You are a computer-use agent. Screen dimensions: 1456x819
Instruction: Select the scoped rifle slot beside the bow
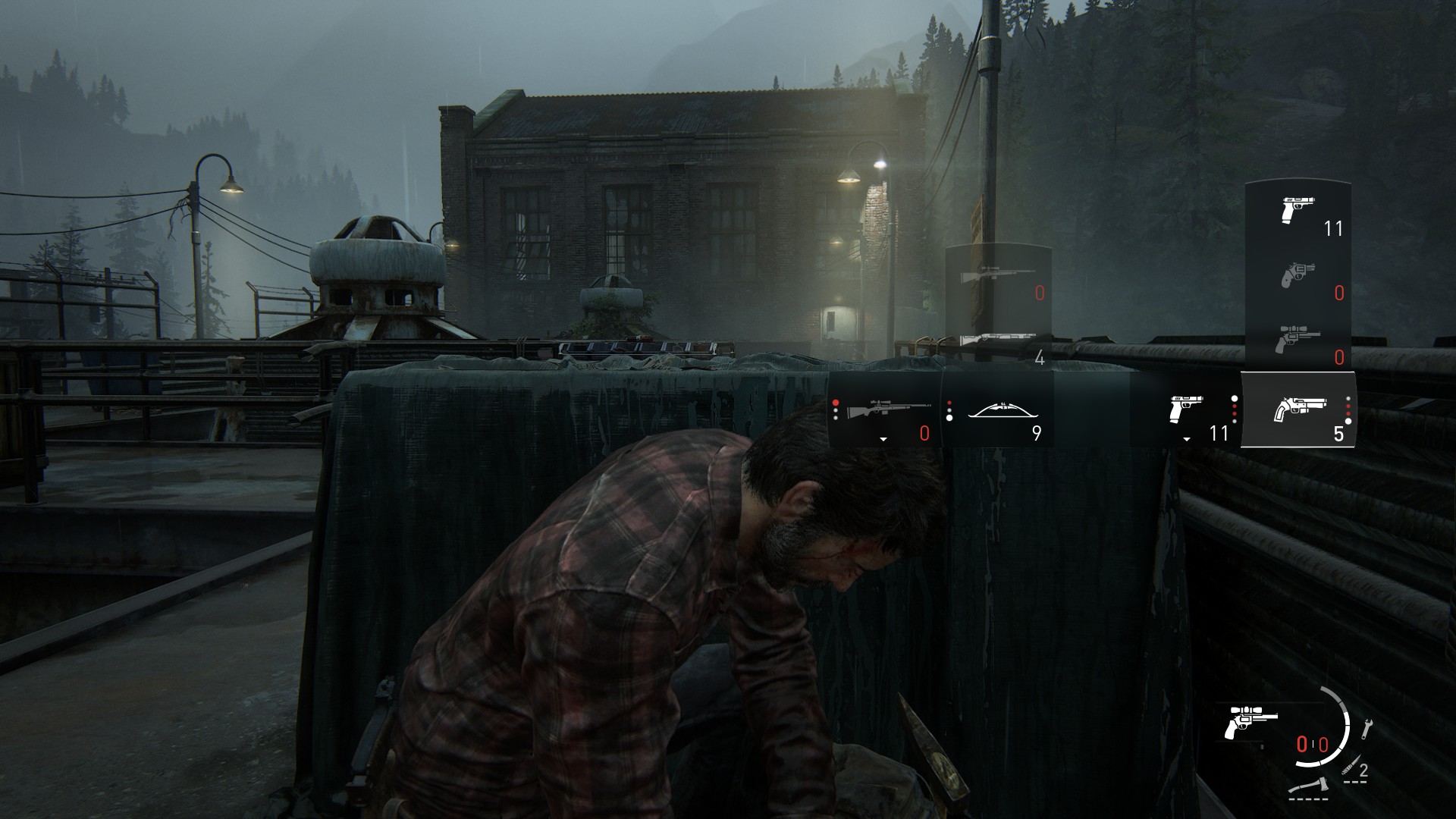click(x=886, y=413)
